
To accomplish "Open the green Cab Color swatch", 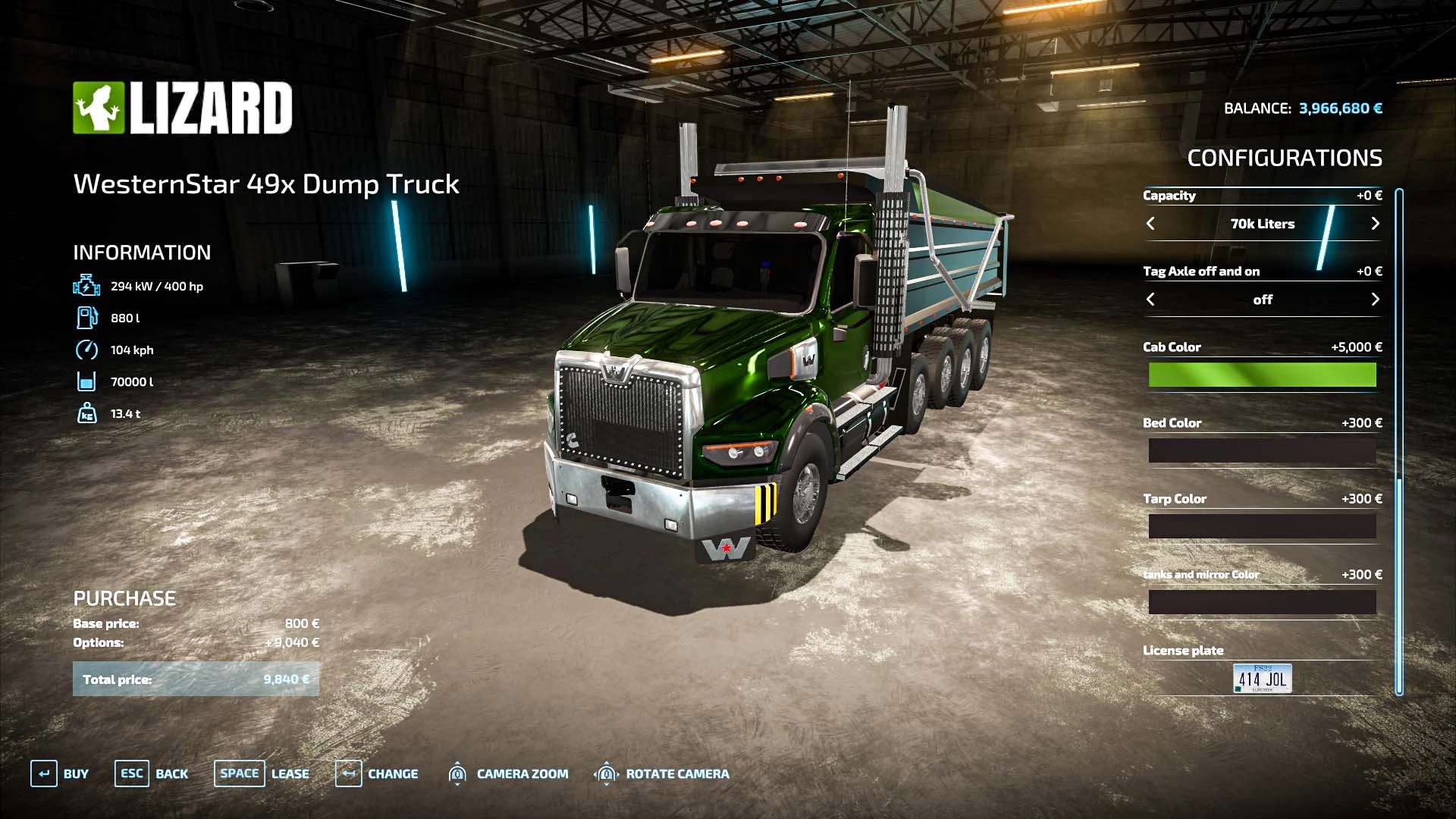I will tap(1262, 375).
